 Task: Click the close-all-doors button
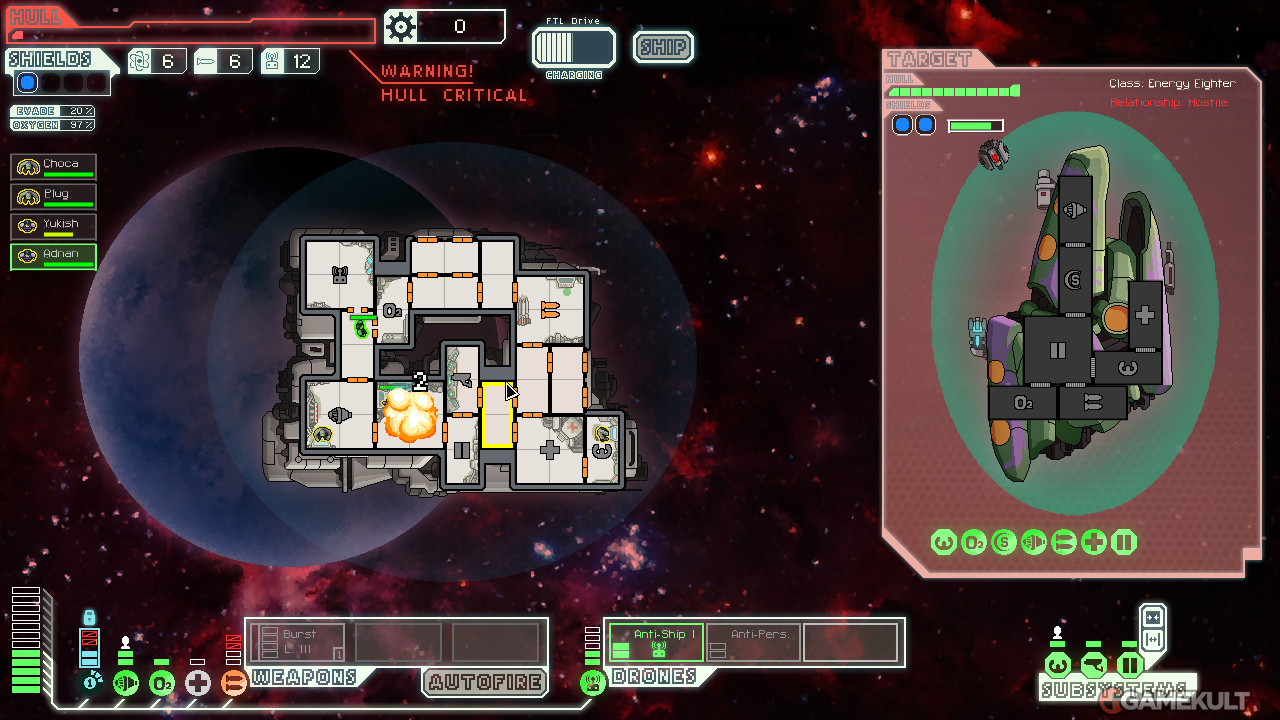1152,617
